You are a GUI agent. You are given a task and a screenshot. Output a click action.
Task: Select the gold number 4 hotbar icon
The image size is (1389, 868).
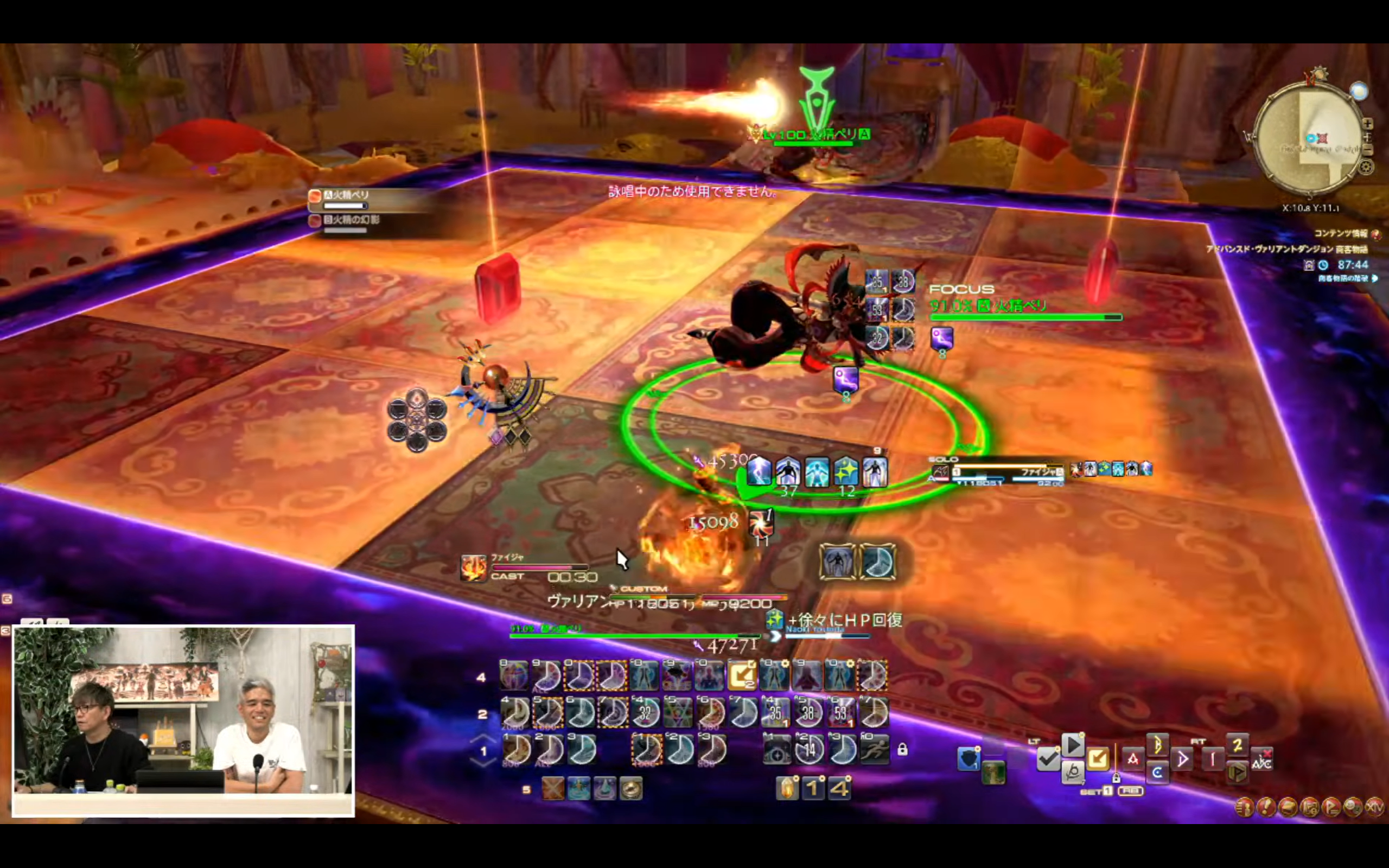tap(839, 789)
